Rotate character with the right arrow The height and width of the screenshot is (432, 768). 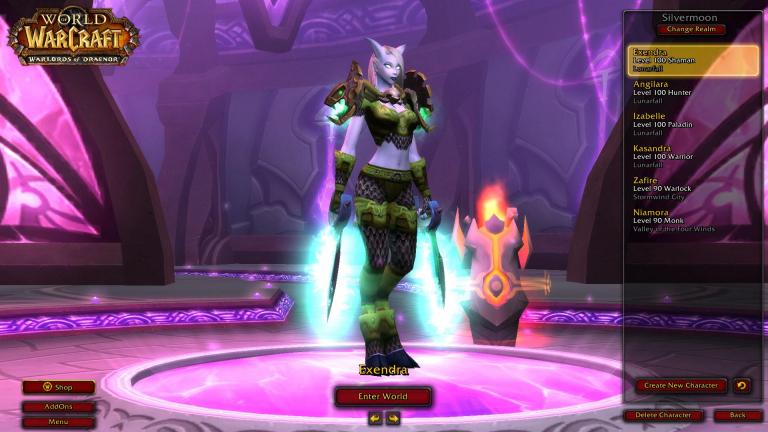tap(393, 418)
